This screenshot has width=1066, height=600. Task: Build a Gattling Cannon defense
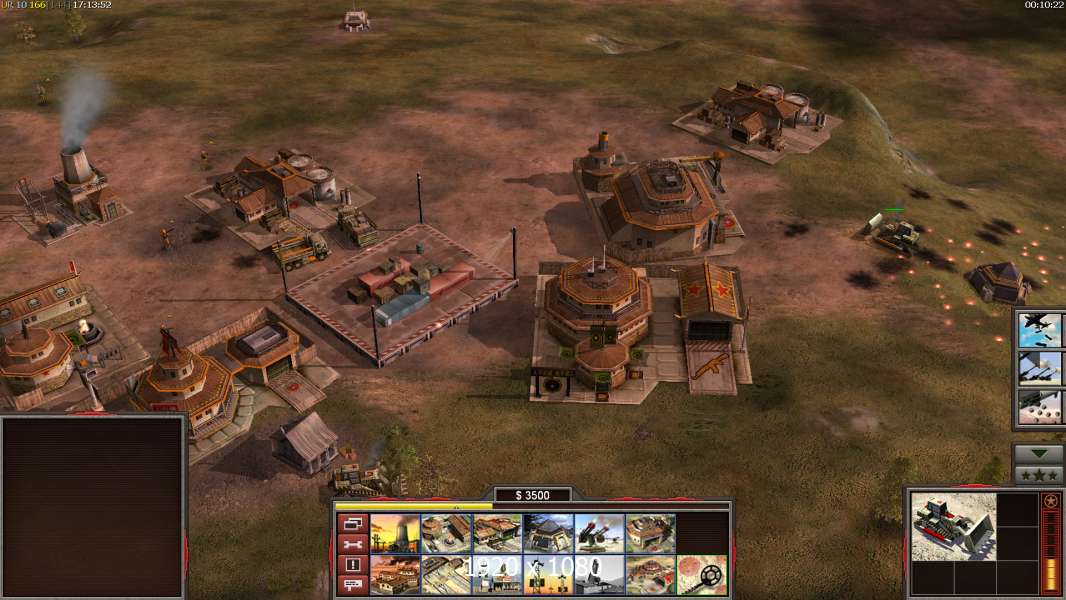click(x=599, y=533)
